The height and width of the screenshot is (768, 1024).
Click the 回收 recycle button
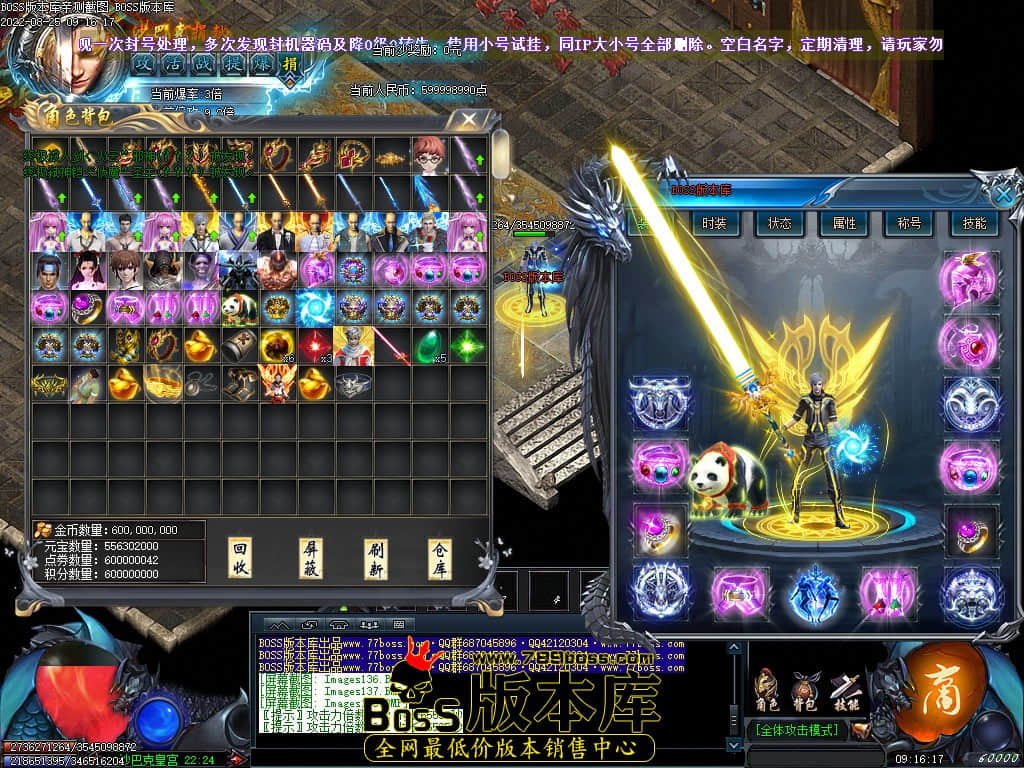click(x=240, y=558)
